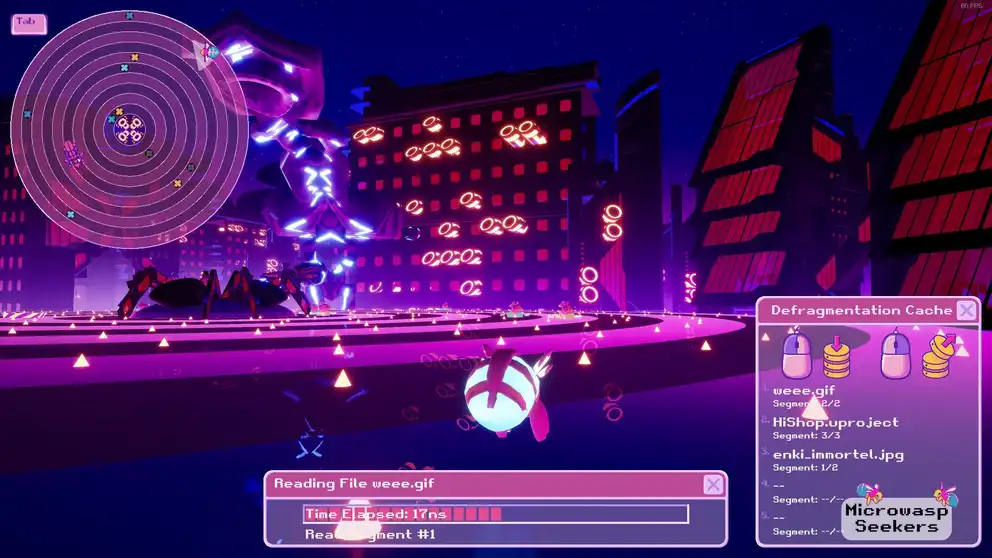The height and width of the screenshot is (558, 992).
Task: Click the Microwasp Seekers badge
Action: click(x=897, y=517)
